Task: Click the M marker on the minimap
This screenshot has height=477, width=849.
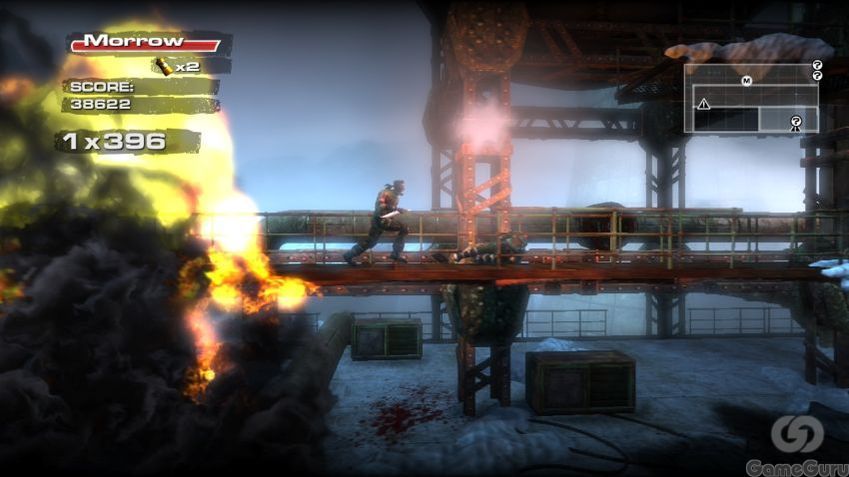Action: pos(746,80)
